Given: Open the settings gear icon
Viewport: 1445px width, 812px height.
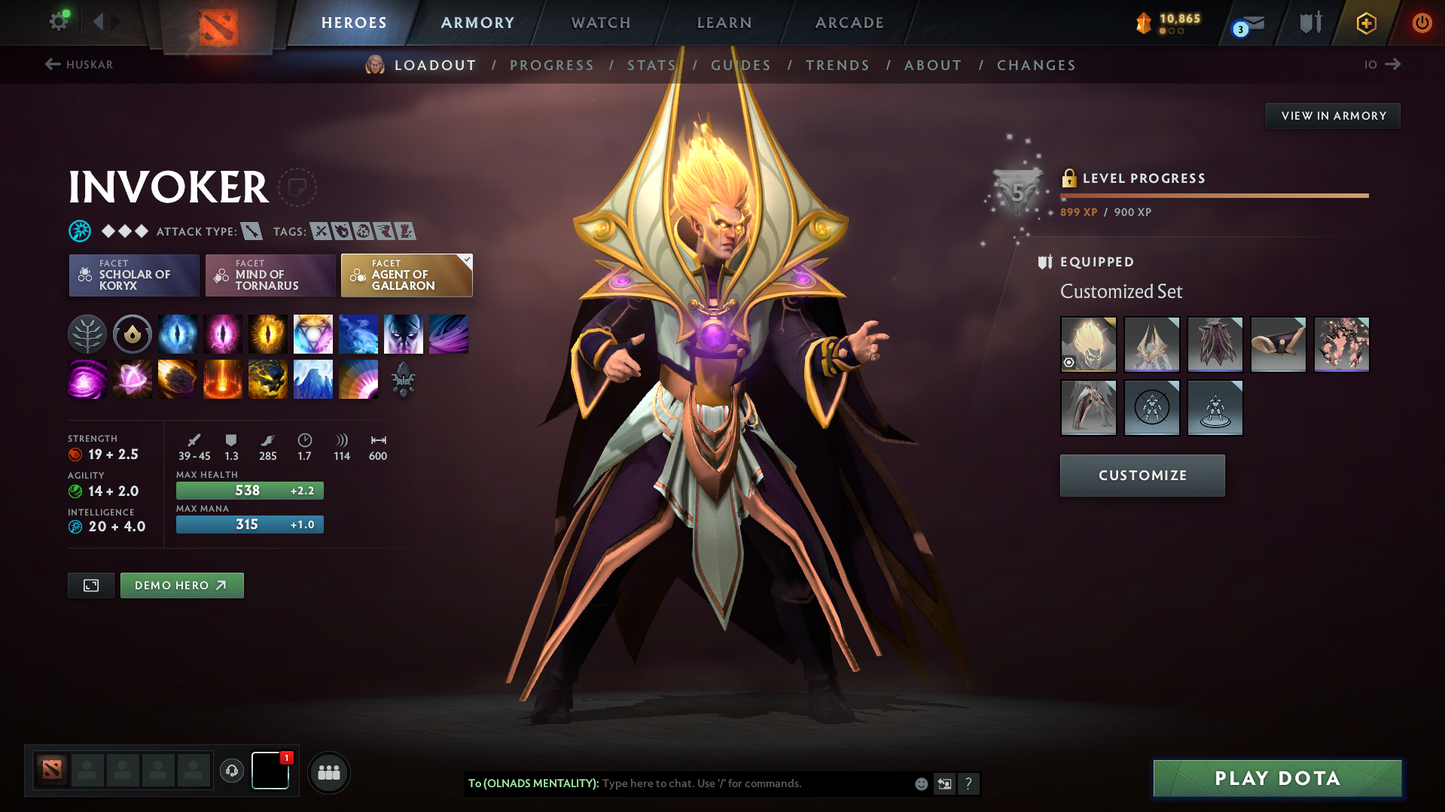Looking at the screenshot, I should (59, 21).
